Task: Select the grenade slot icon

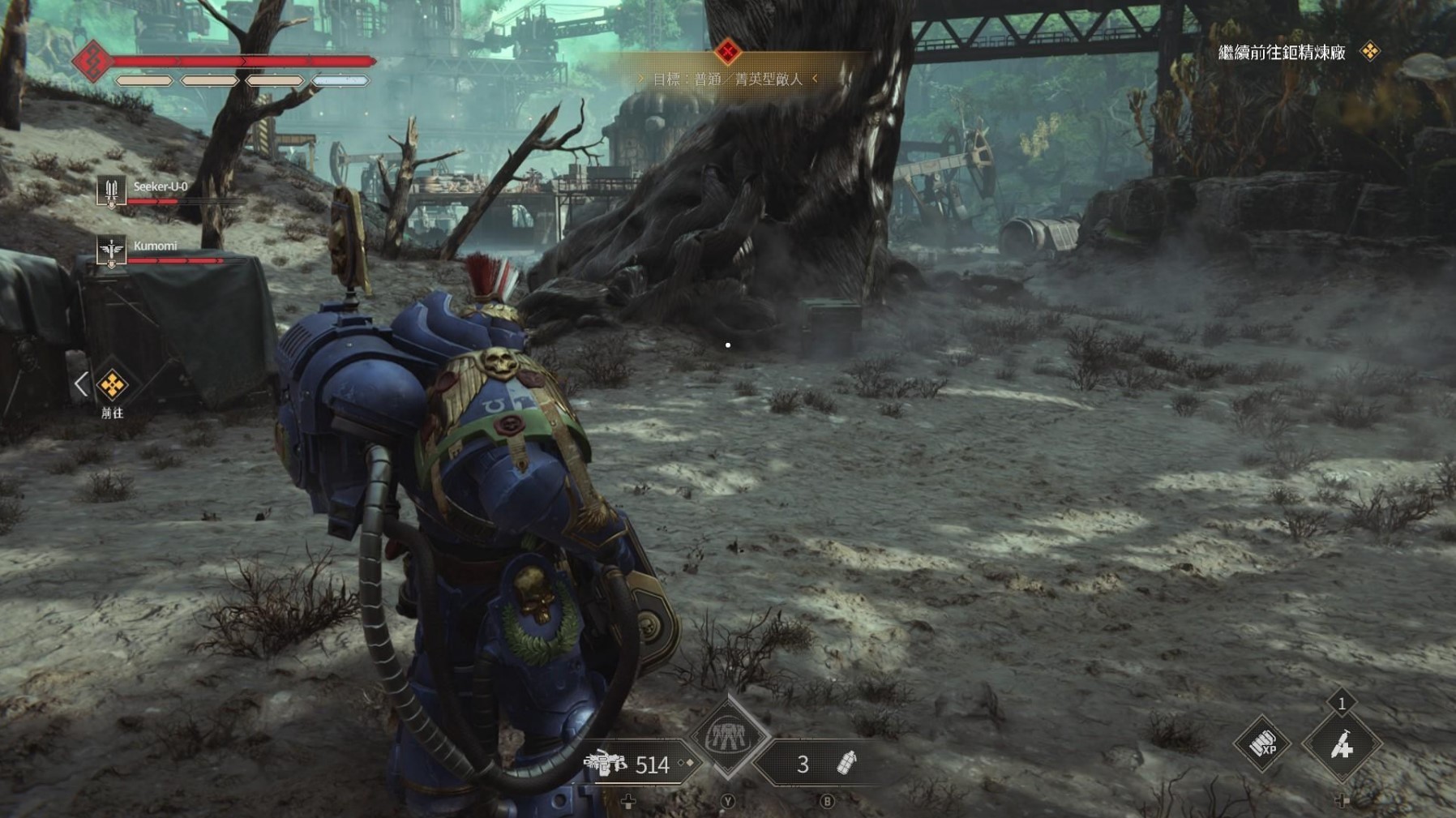Action: 846,764
